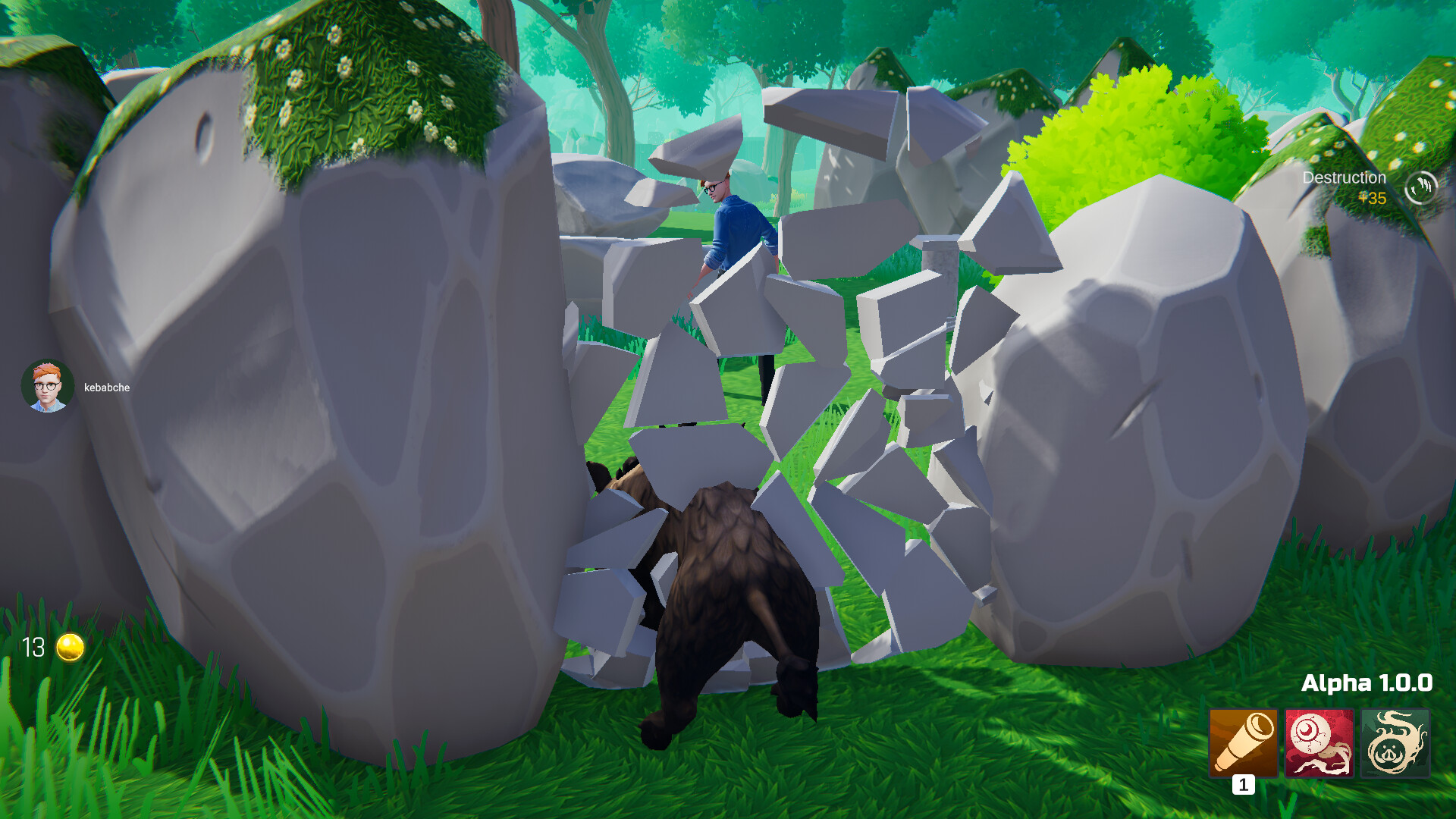Click the gold coin currency icon

[x=68, y=647]
